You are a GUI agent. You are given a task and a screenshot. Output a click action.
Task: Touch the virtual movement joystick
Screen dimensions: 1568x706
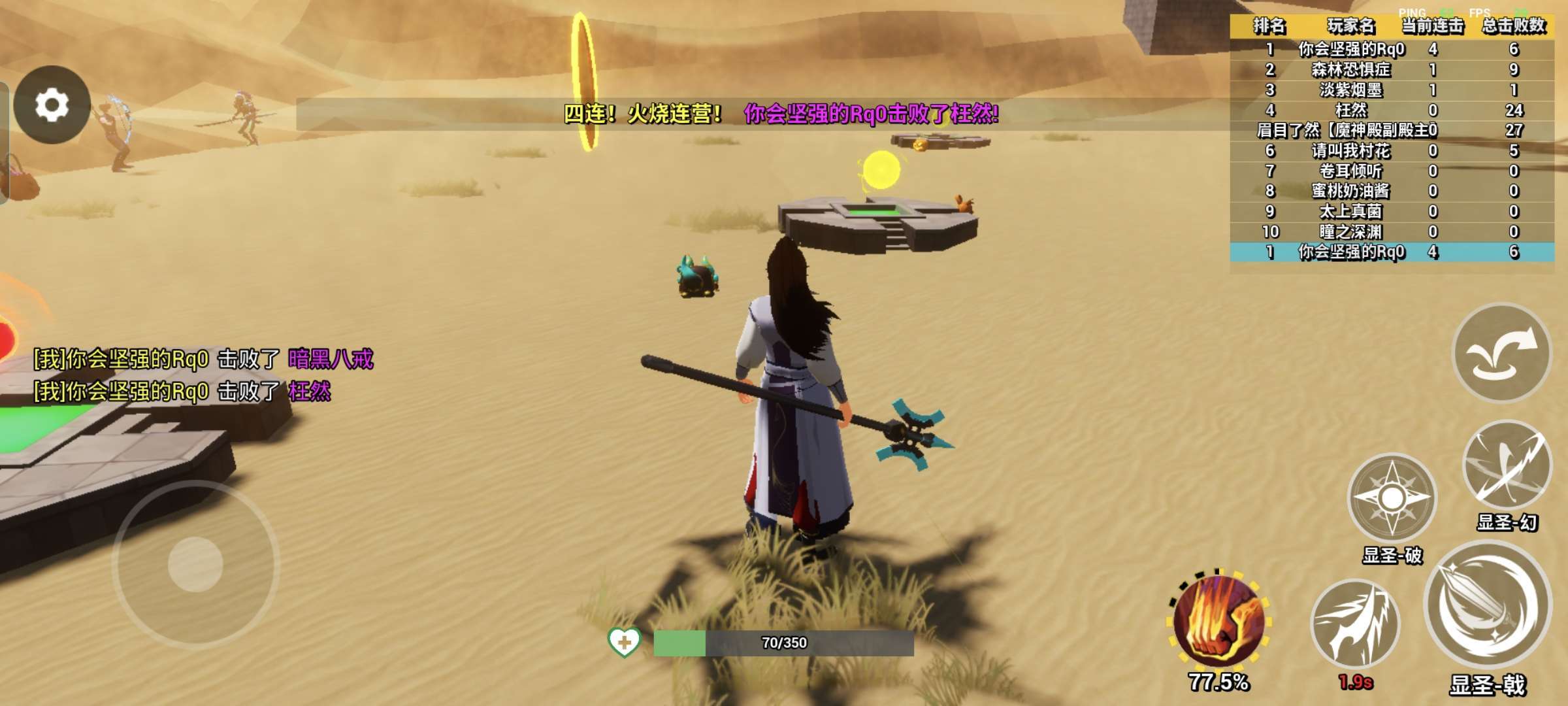195,563
